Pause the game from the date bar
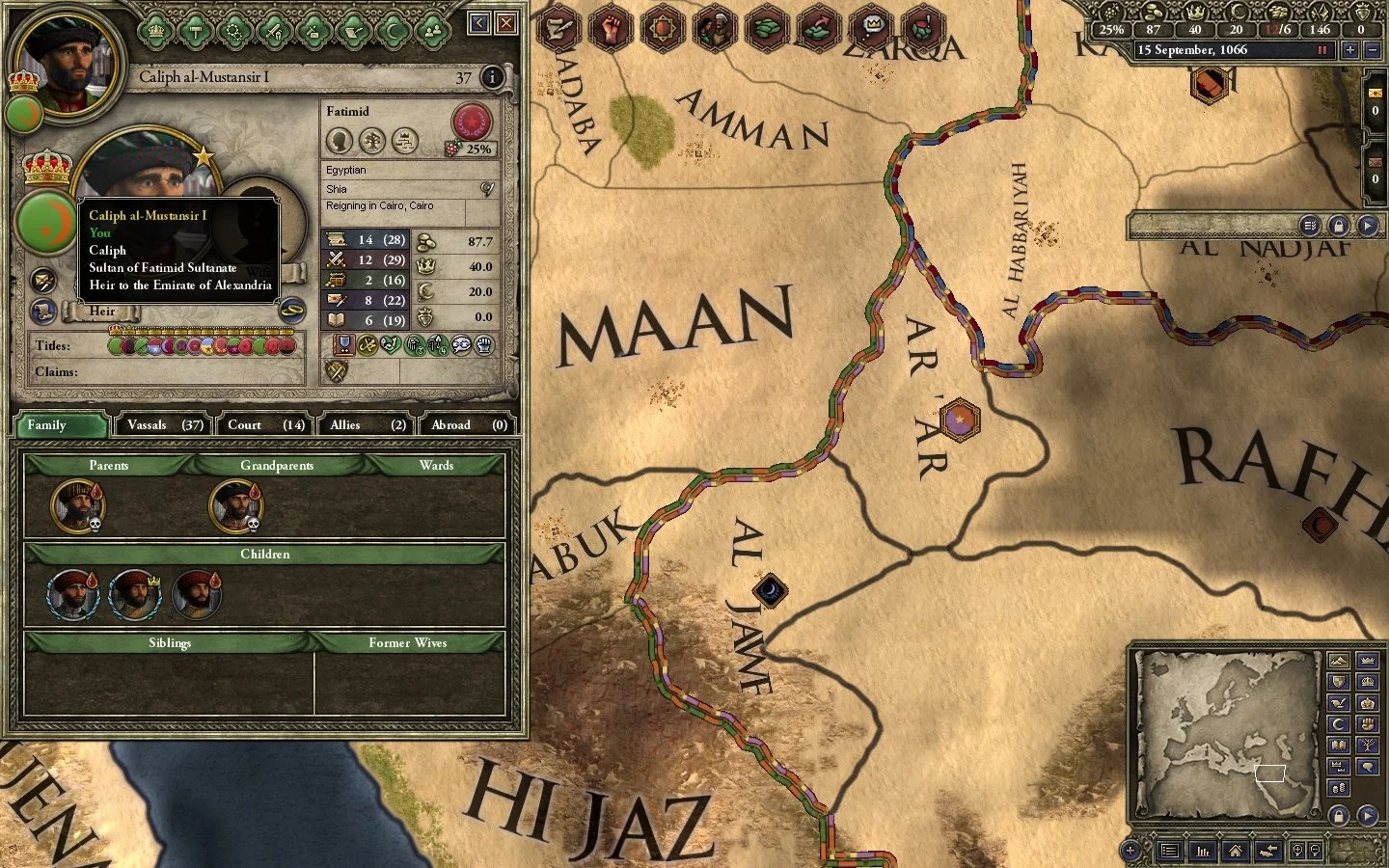Screen dimensions: 1389x868 [x=1323, y=50]
